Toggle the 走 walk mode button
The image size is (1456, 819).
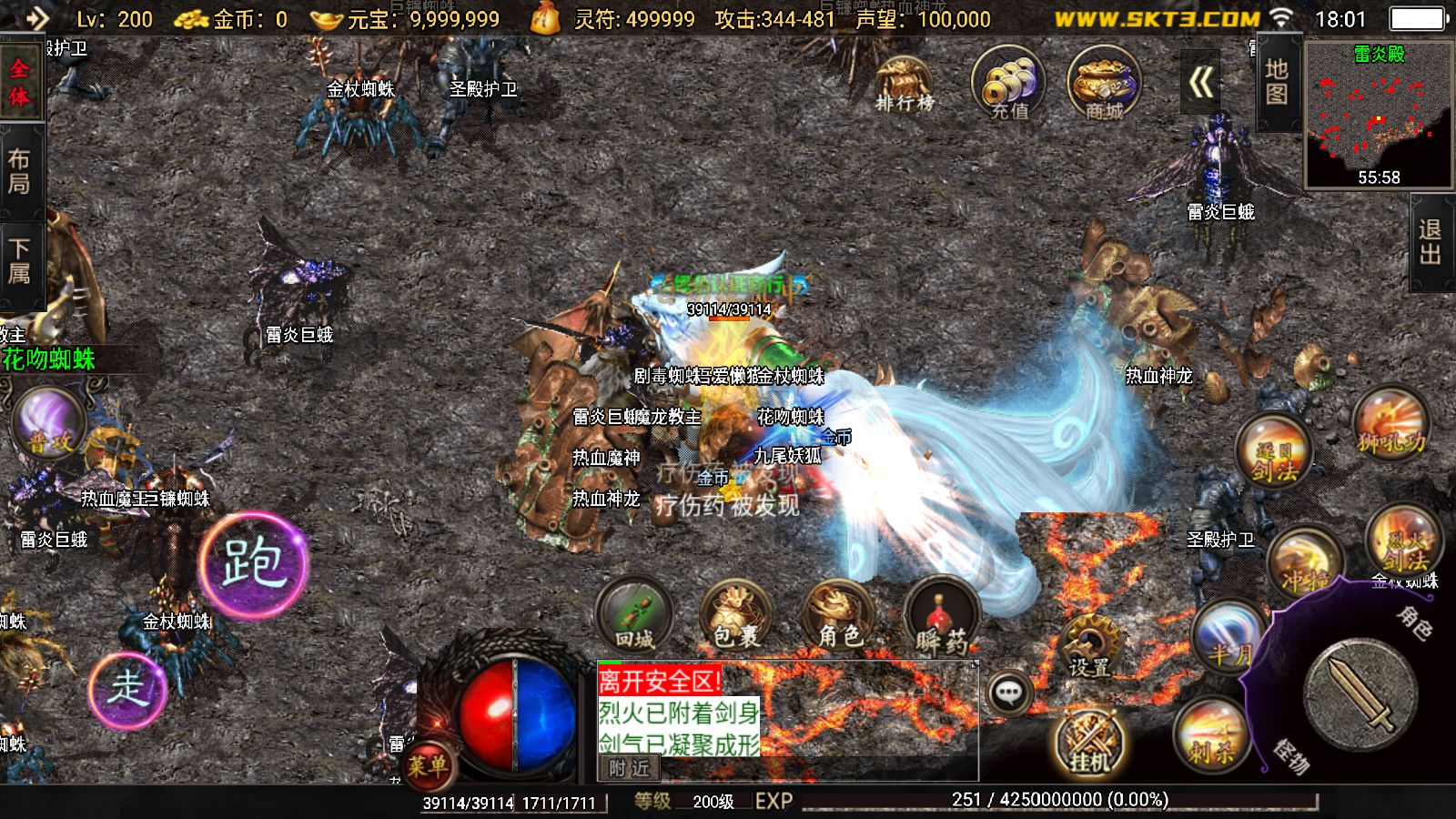[x=128, y=689]
